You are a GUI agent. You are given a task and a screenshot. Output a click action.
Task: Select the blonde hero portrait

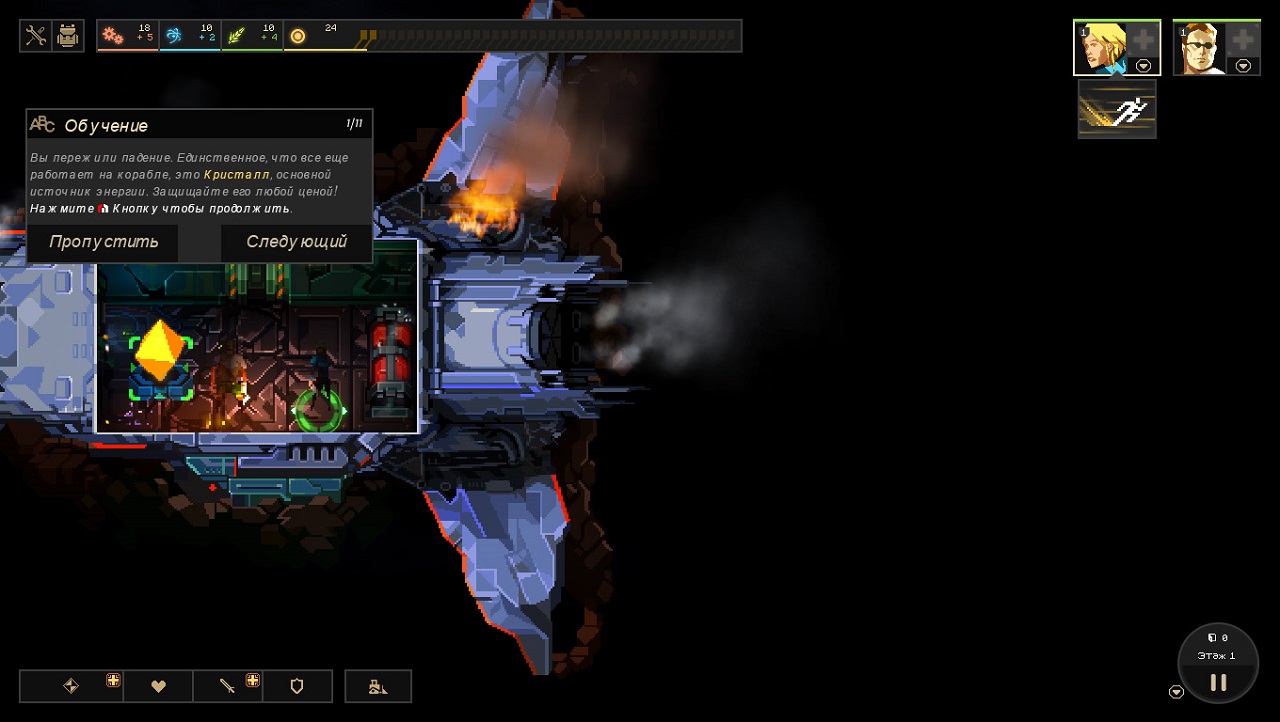(x=1103, y=47)
